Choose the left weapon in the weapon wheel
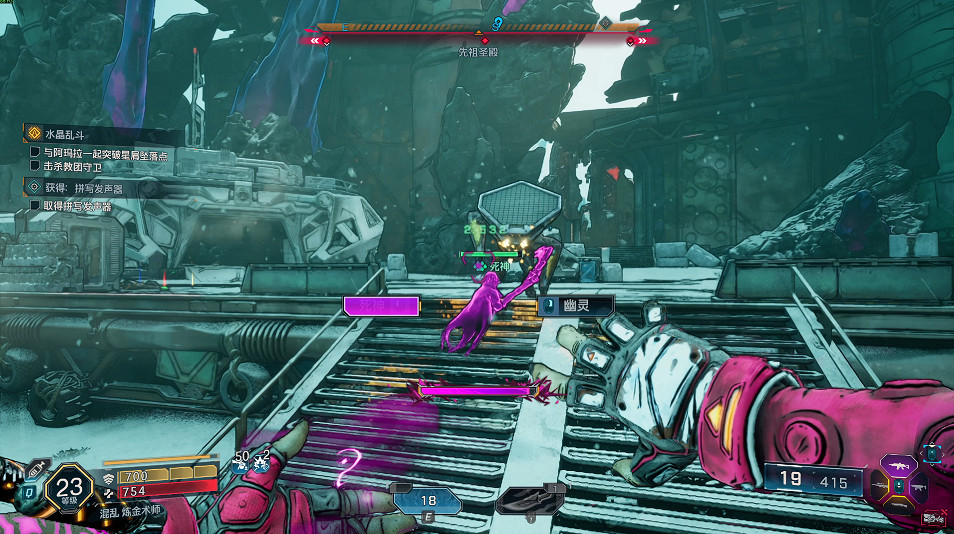Screen dimensions: 954x534 [877, 487]
